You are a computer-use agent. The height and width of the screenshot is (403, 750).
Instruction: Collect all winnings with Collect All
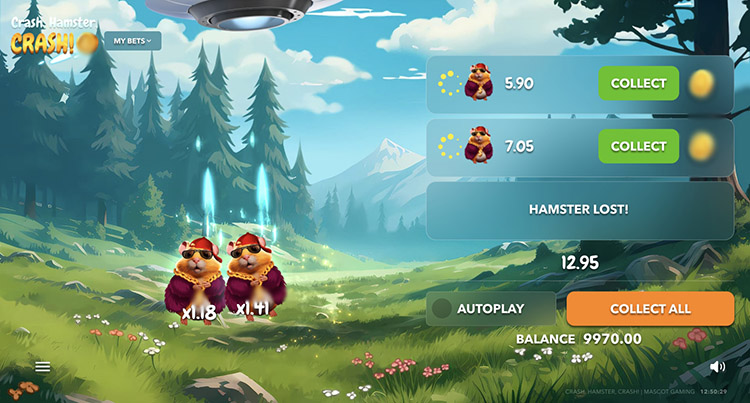coord(650,309)
